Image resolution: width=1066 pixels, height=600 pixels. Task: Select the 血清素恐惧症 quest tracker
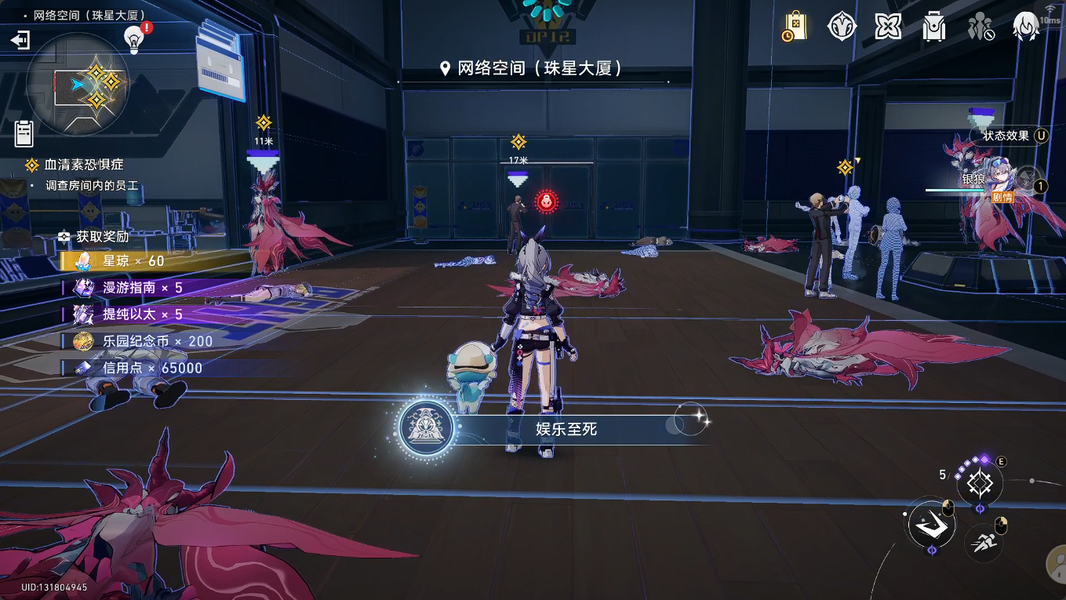84,164
